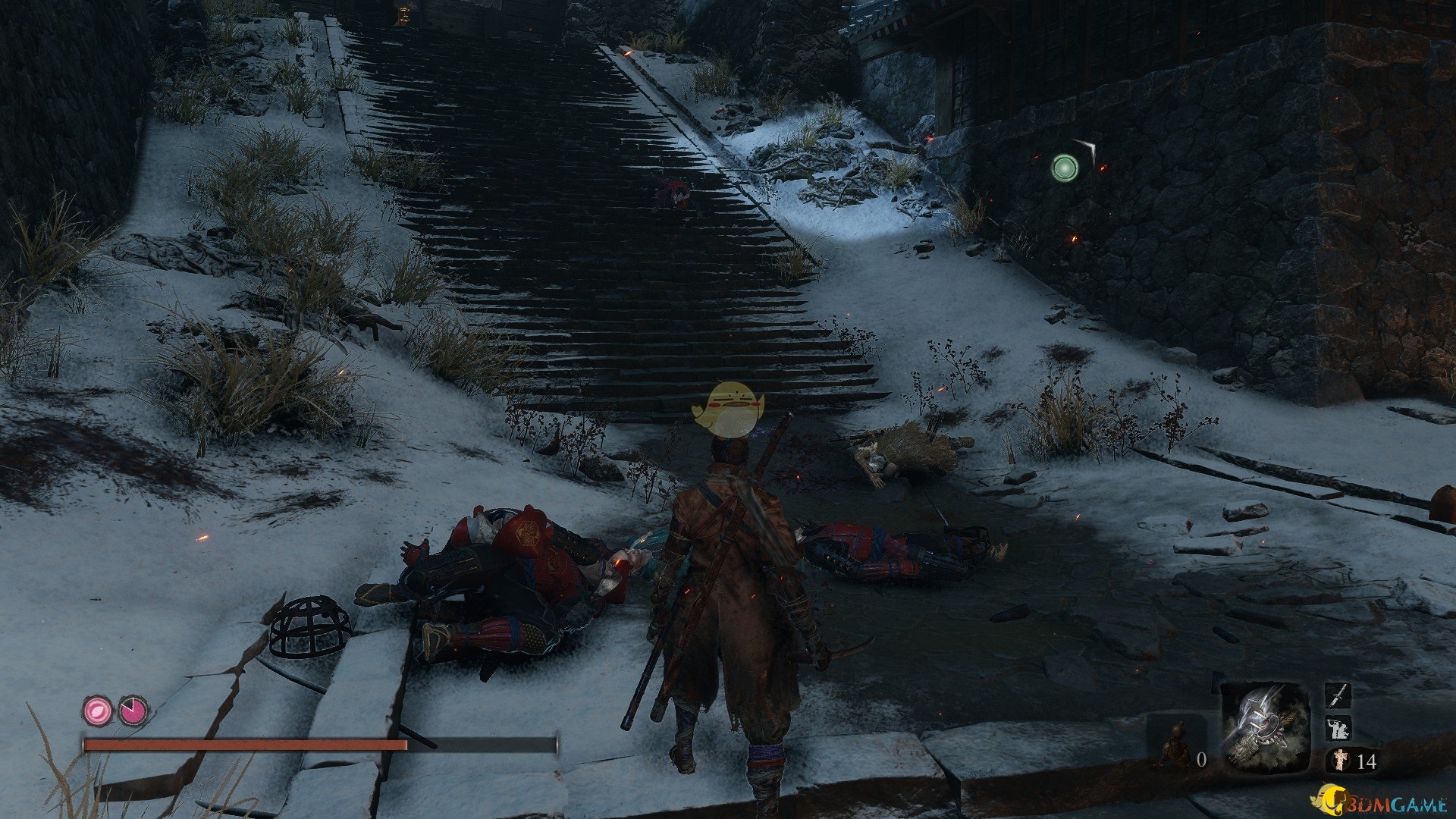Click the sword combat art icon

pos(1338,695)
